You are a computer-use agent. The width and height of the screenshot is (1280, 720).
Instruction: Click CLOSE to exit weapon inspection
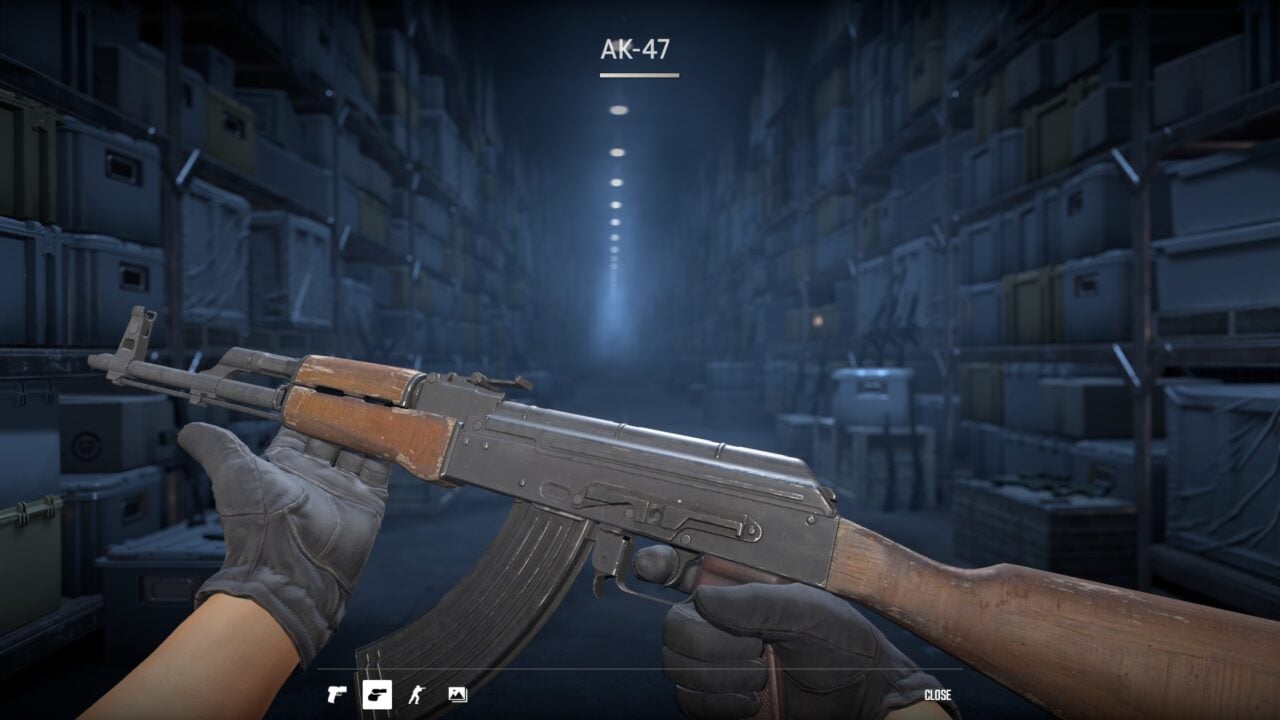pos(938,694)
